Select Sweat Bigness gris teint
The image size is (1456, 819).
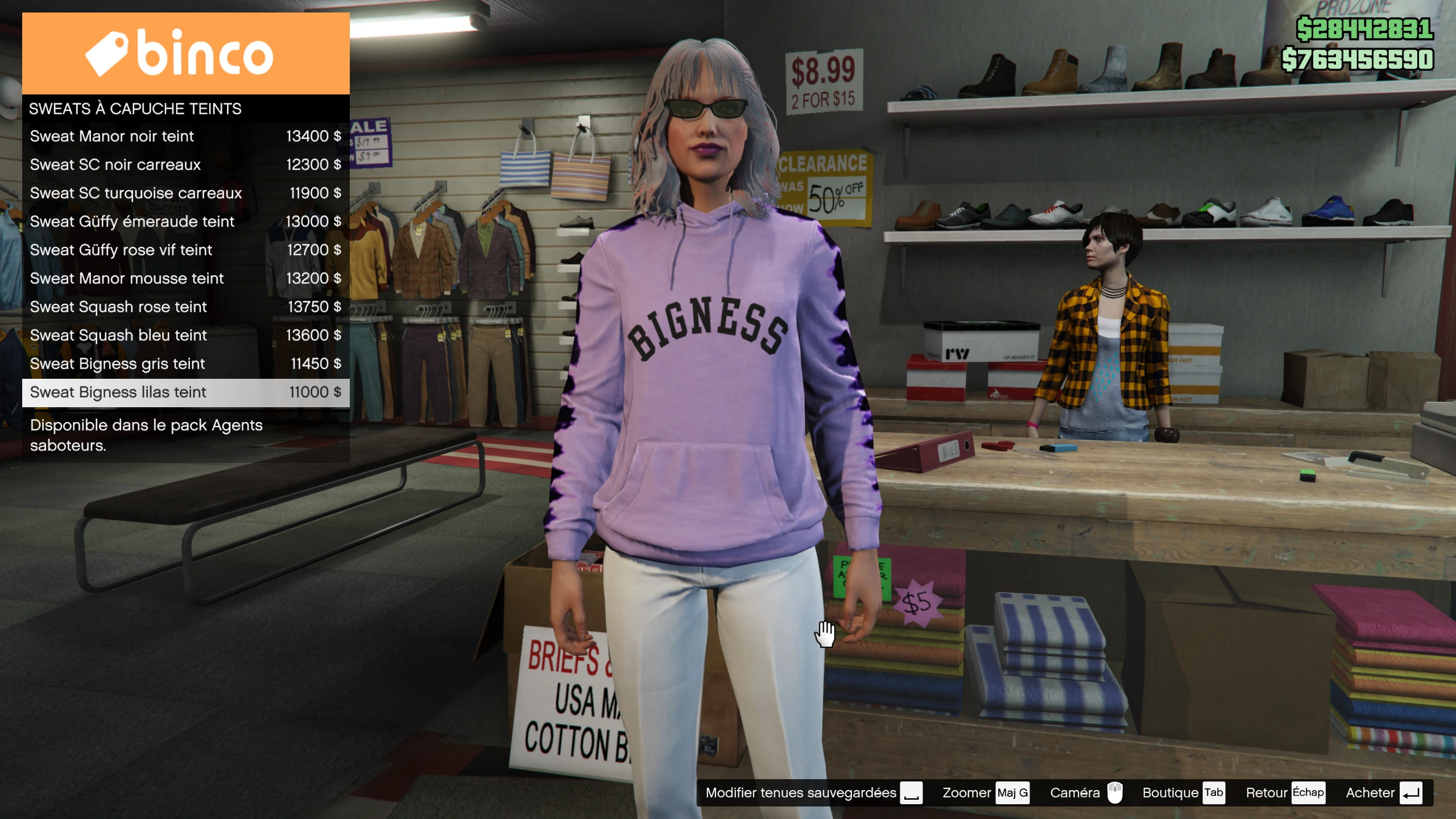pos(185,364)
